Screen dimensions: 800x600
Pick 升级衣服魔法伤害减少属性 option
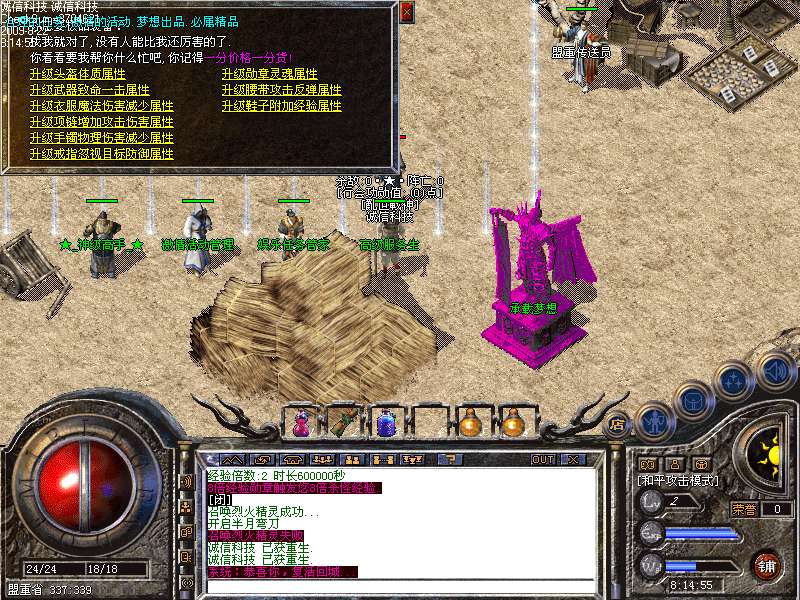101,107
